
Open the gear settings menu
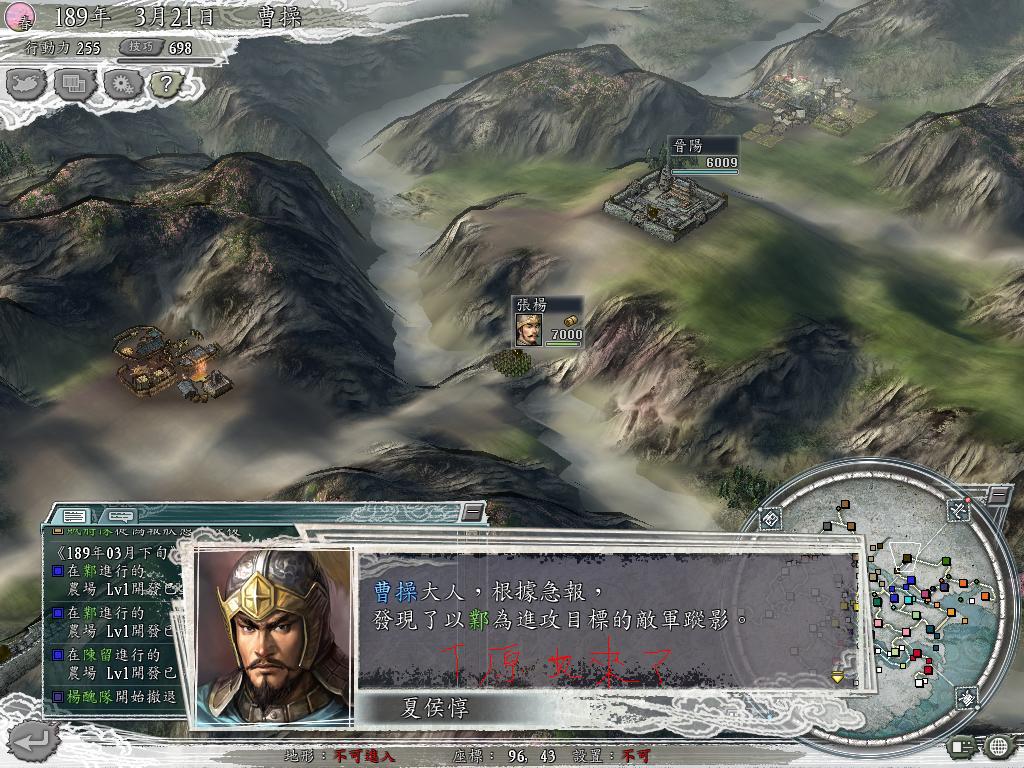(x=120, y=84)
